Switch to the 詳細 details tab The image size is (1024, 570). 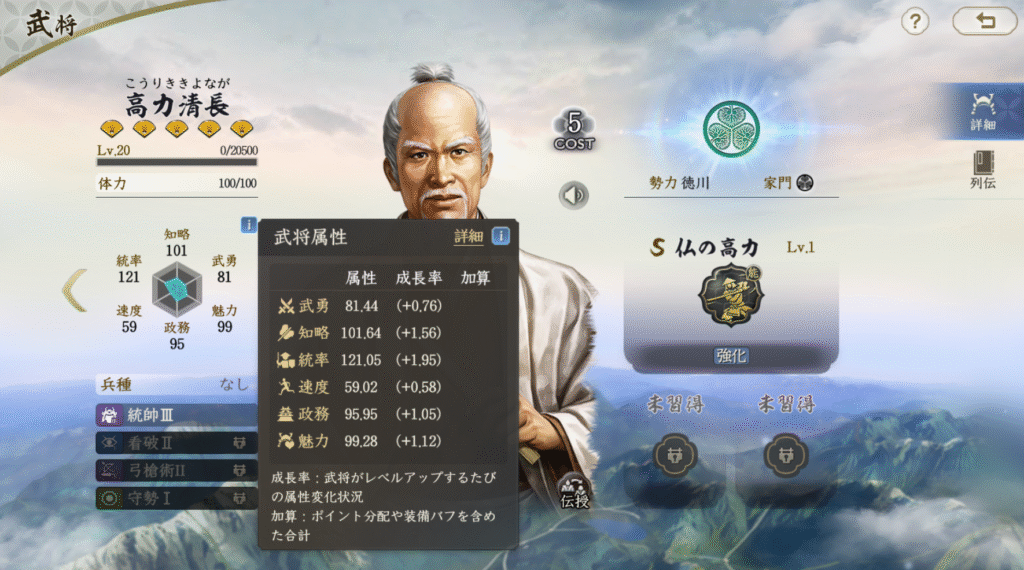tap(983, 110)
